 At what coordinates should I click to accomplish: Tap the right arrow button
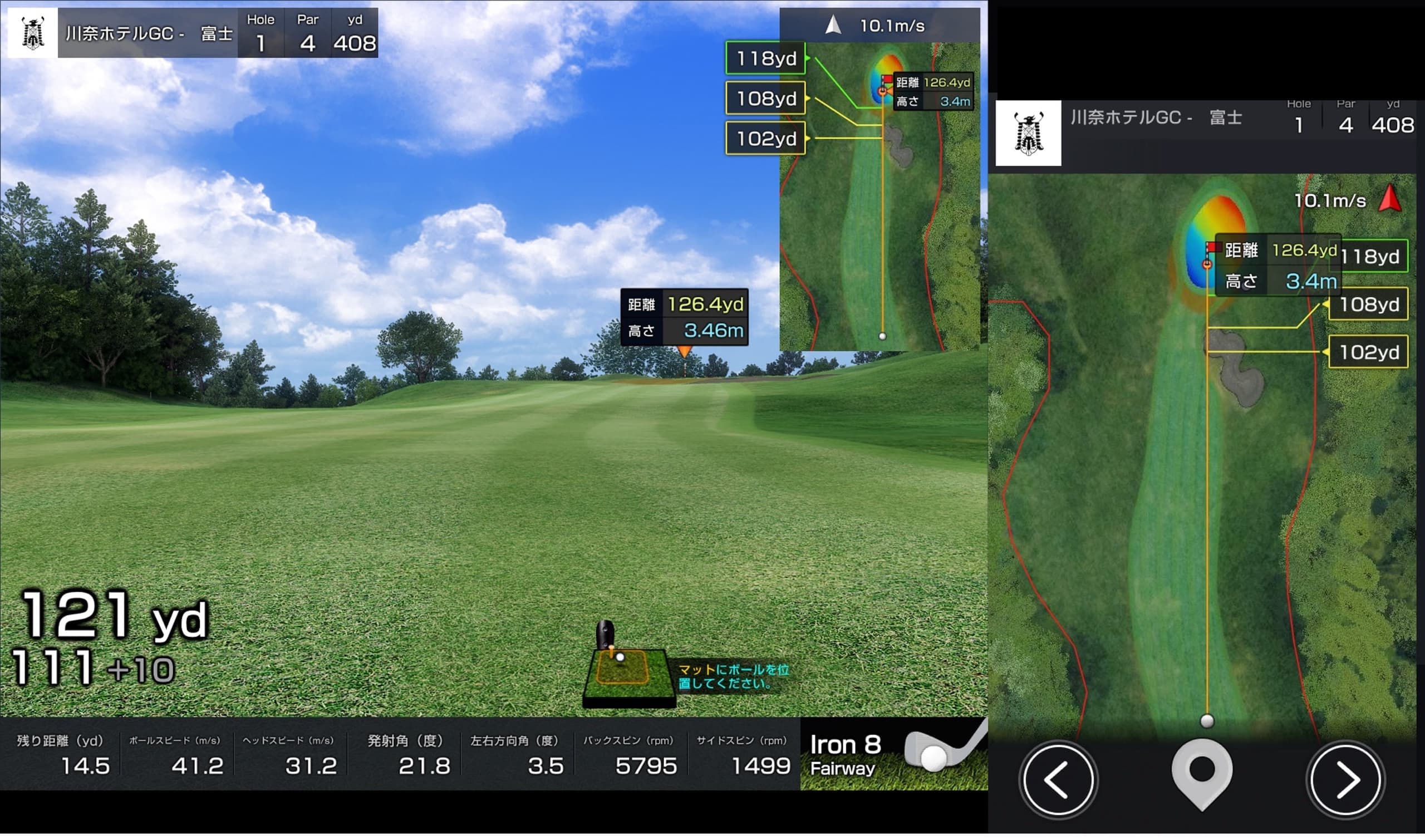tap(1346, 779)
